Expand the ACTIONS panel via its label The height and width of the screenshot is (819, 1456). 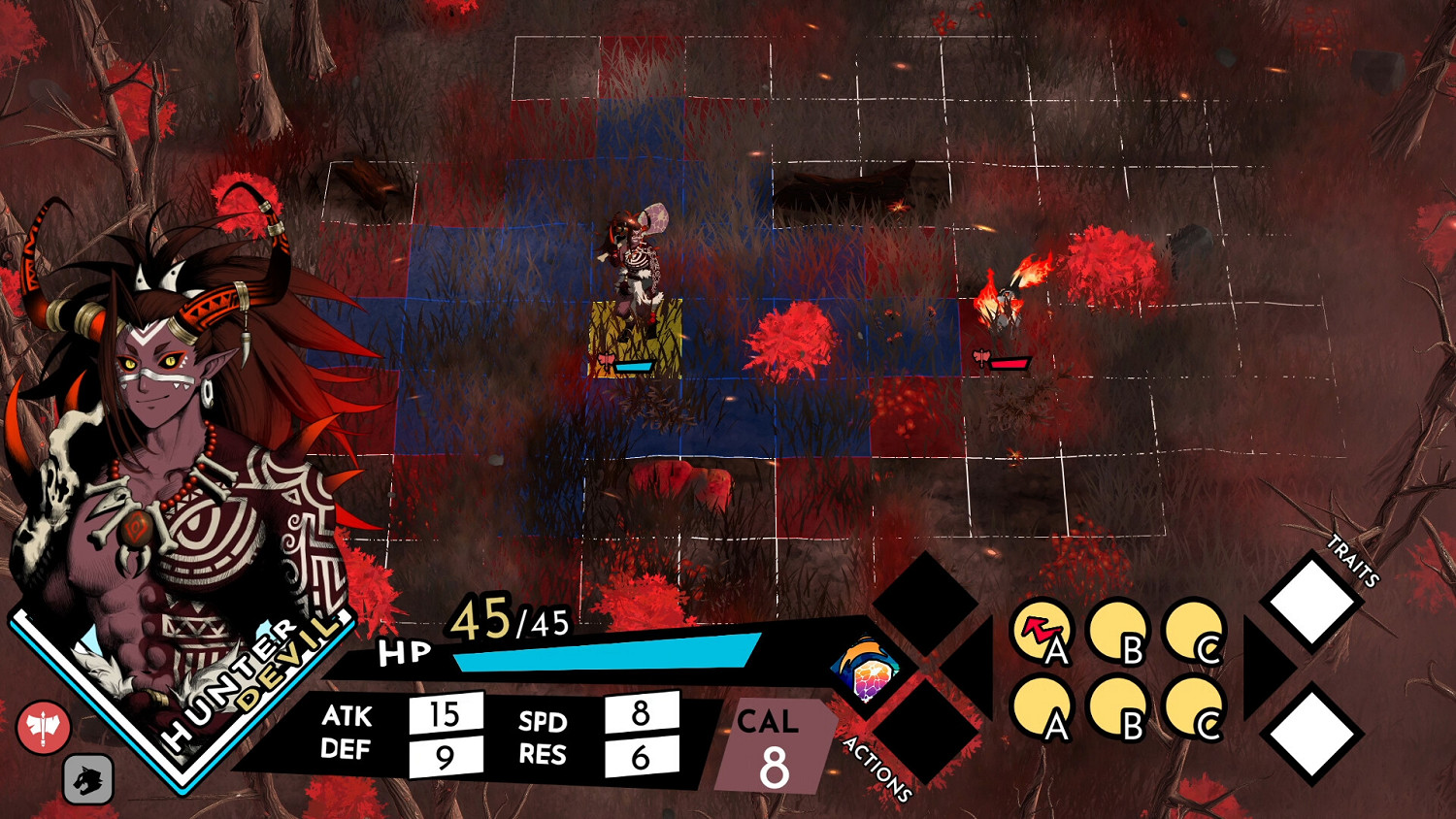coord(879,767)
